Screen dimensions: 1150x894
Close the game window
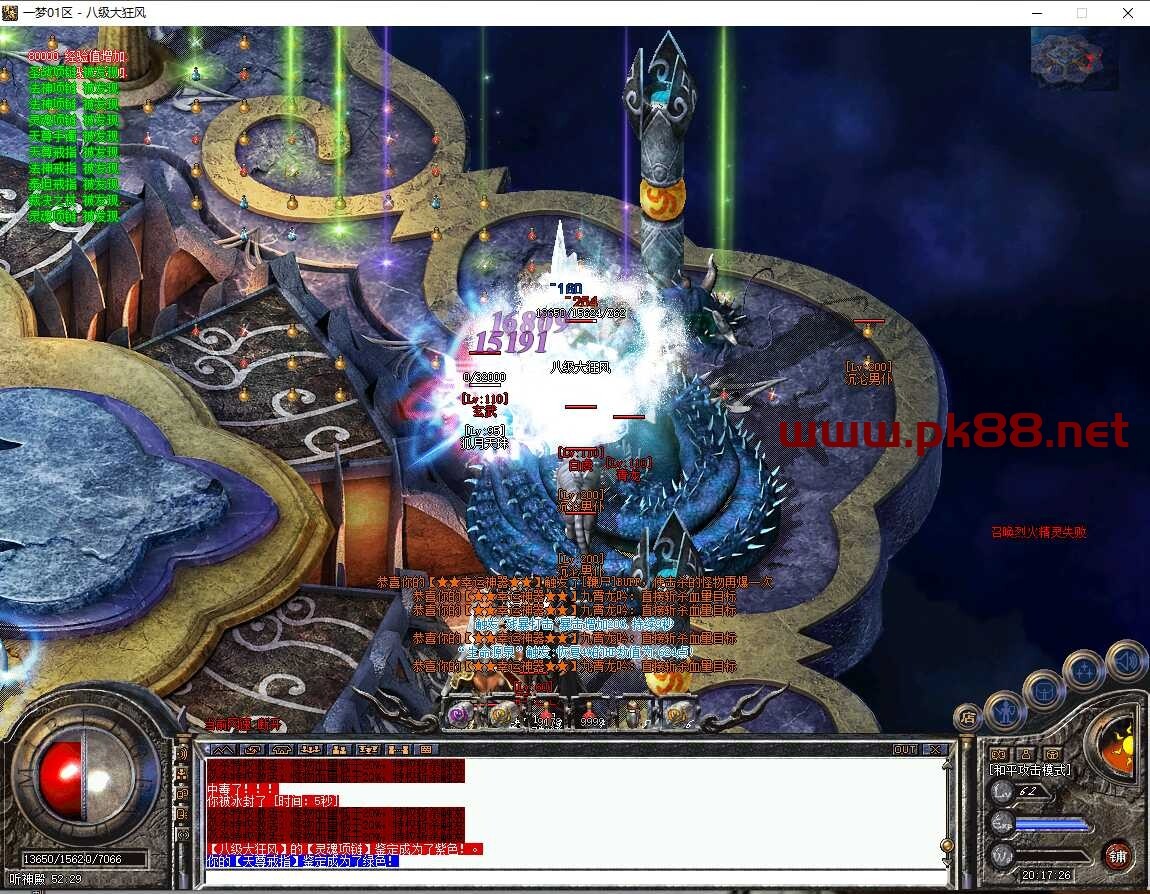click(x=1126, y=13)
